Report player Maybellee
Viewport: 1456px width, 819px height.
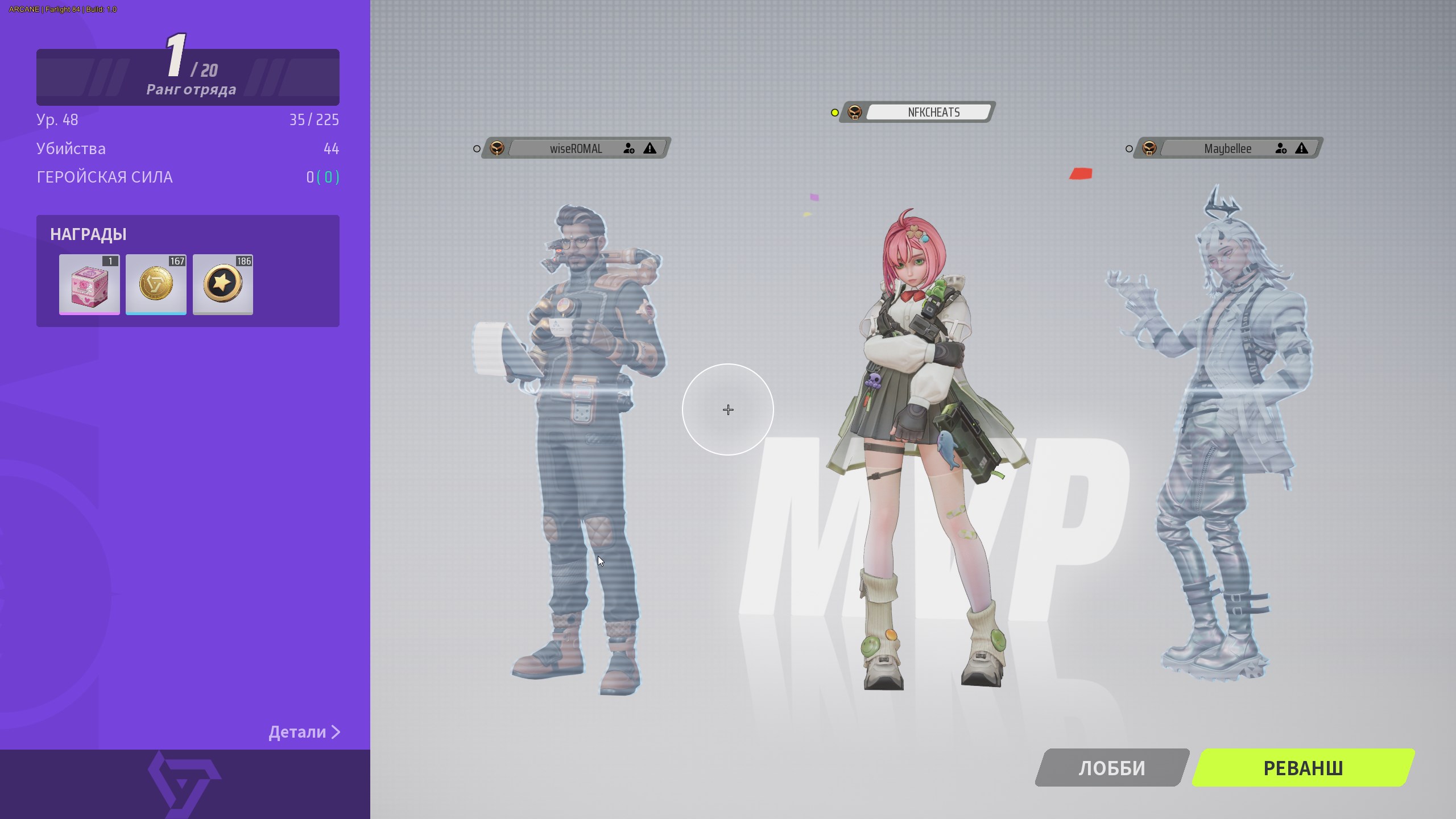pyautogui.click(x=1301, y=148)
